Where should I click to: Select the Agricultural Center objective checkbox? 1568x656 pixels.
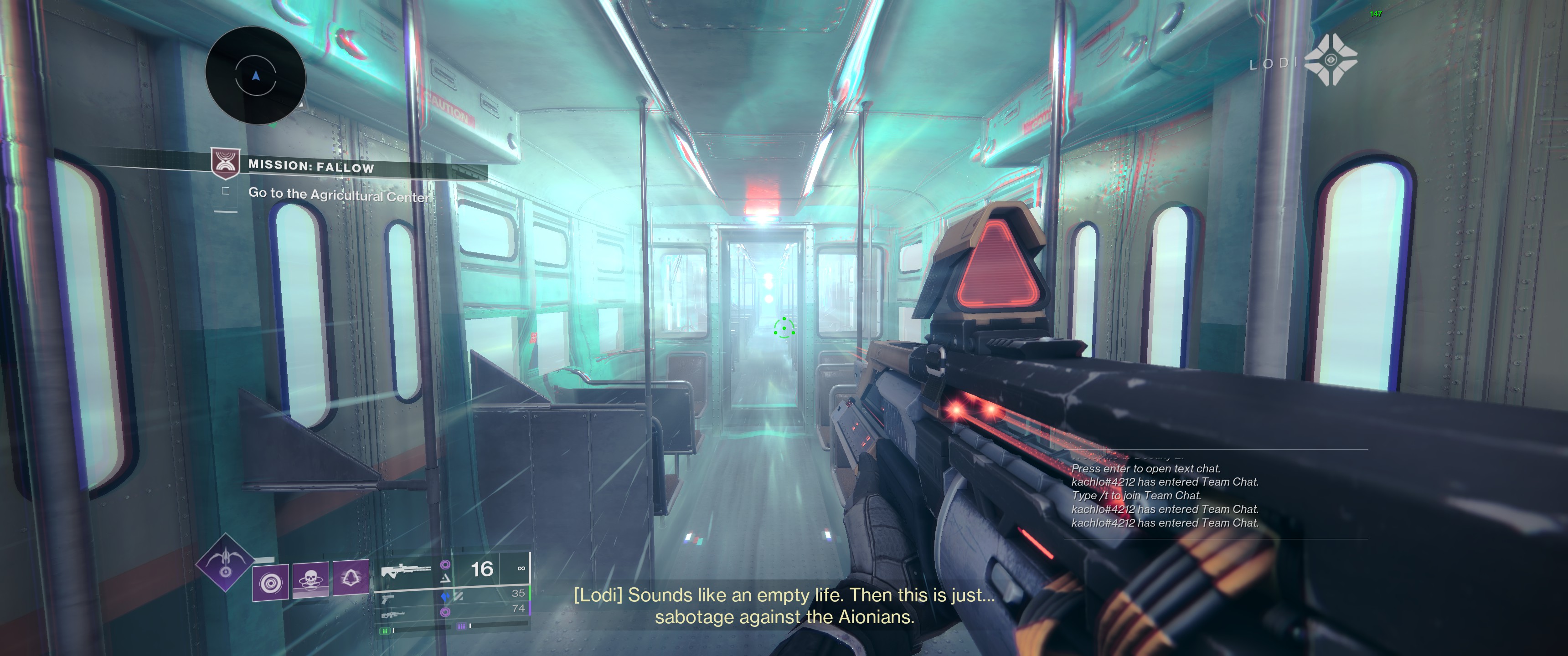click(226, 191)
